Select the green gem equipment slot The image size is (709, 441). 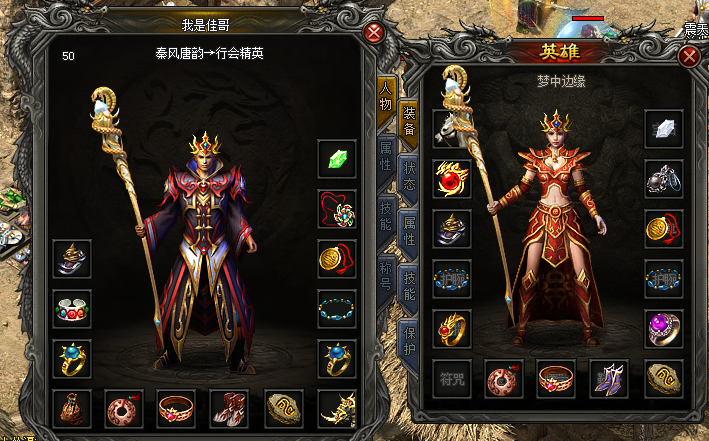[337, 158]
